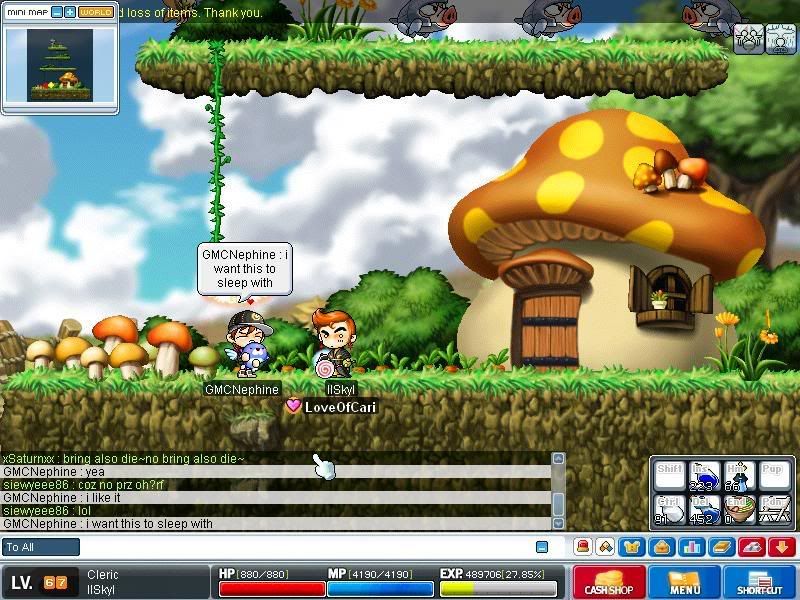Click the minimap plus button
The height and width of the screenshot is (600, 800).
pos(70,12)
